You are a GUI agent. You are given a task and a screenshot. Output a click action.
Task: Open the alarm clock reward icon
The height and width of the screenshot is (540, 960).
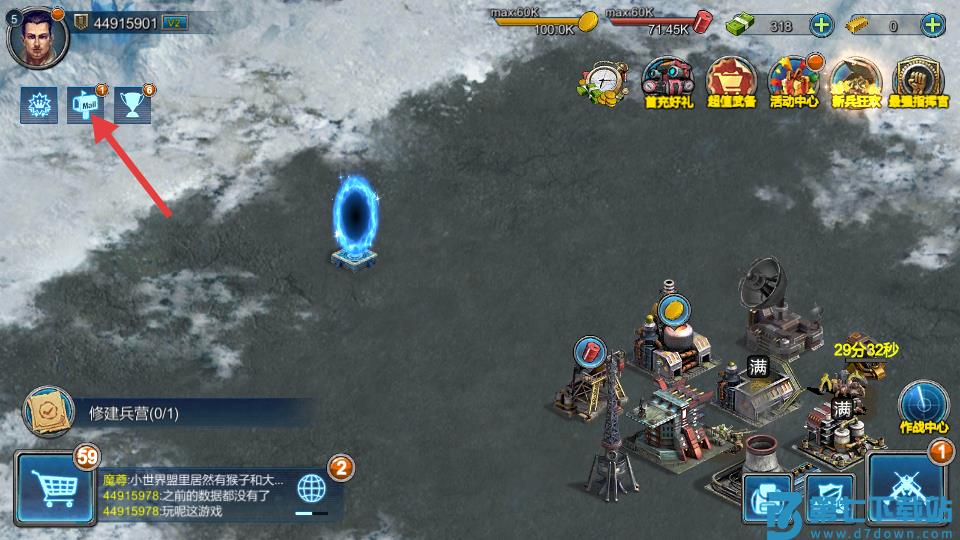tap(603, 82)
